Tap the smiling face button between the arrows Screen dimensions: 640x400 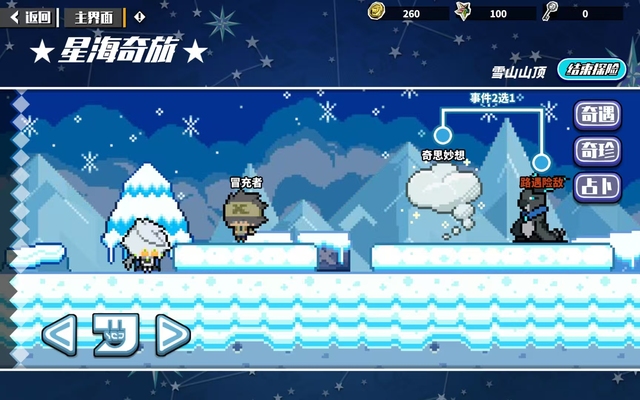[116, 334]
